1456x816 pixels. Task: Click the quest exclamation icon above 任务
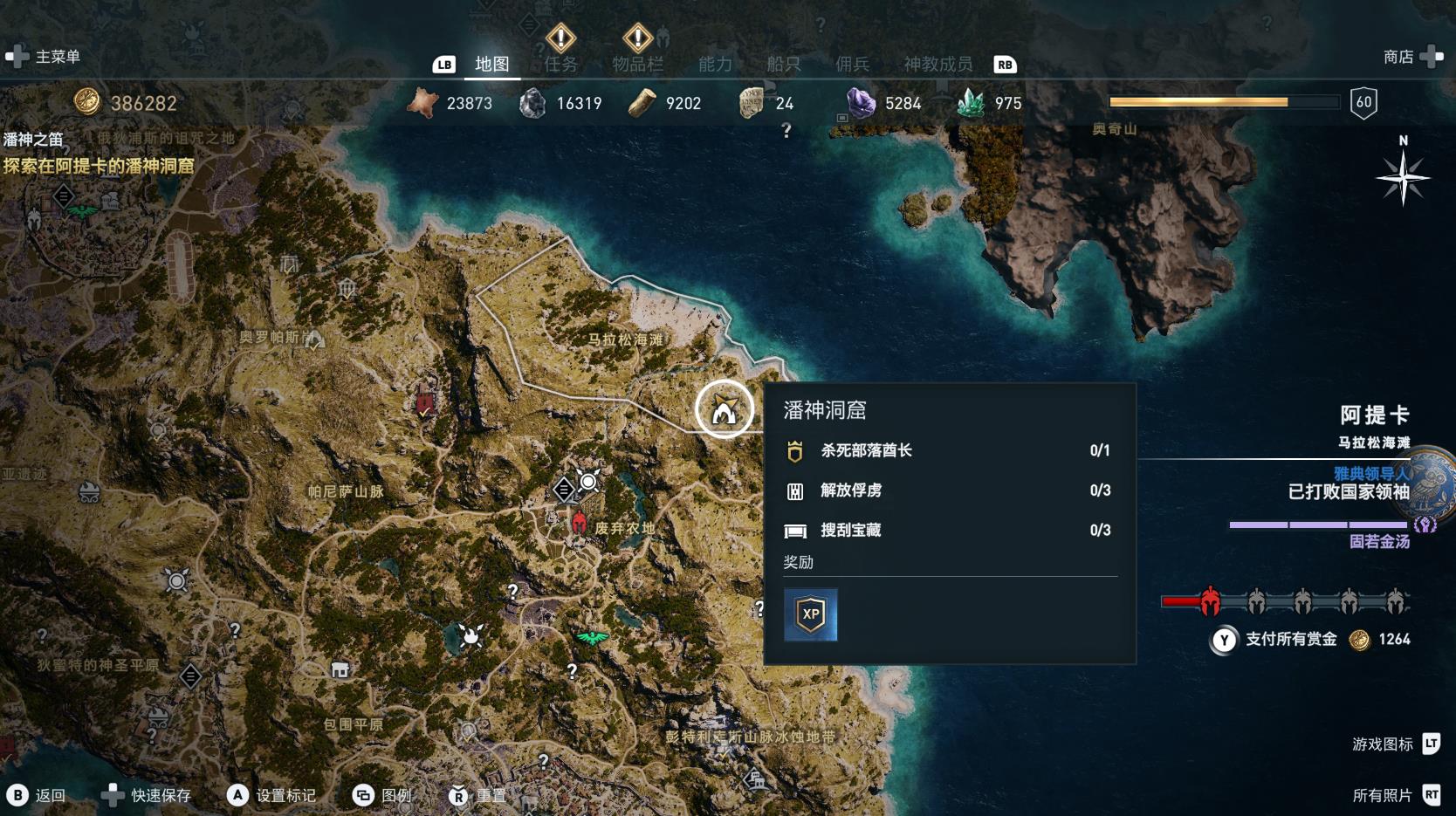coord(560,38)
